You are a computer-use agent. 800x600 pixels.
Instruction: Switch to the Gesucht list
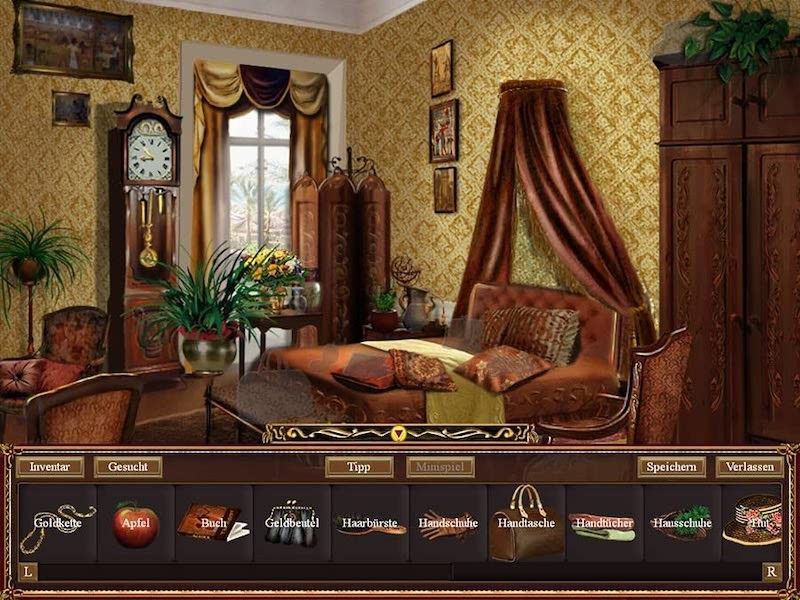[128, 467]
